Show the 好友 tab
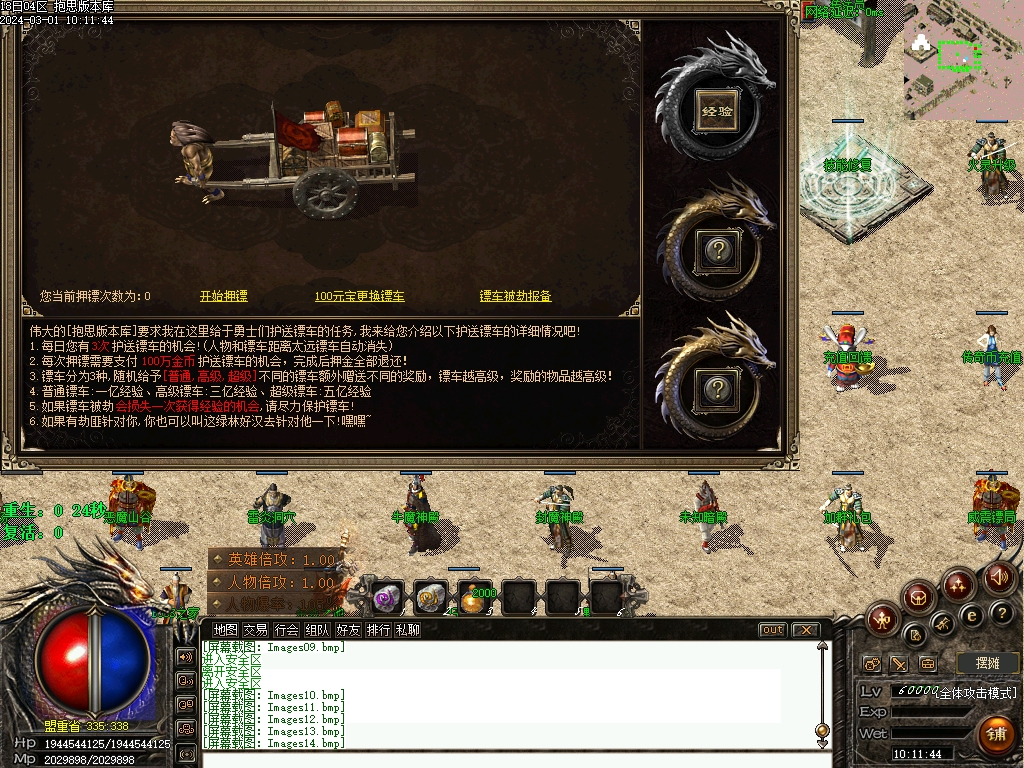This screenshot has height=768, width=1024. (x=348, y=630)
